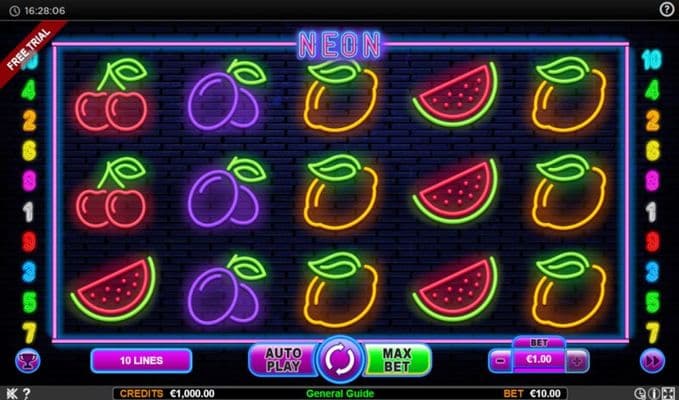
Task: Toggle fullscreen with the expand icon
Action: tap(667, 393)
